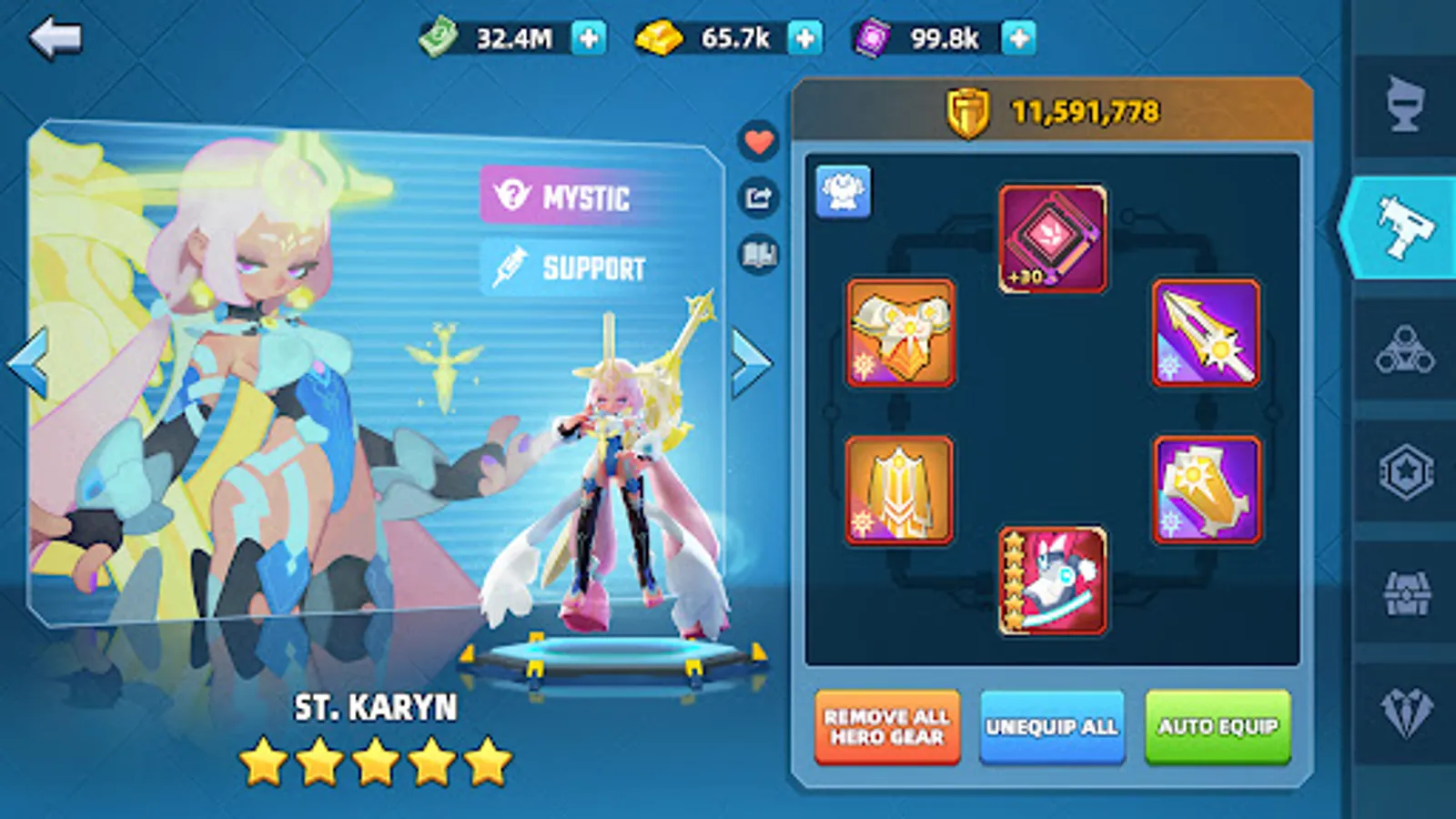Viewport: 1456px width, 819px height.
Task: Select the spear weapon gear slot
Action: (x=1205, y=334)
